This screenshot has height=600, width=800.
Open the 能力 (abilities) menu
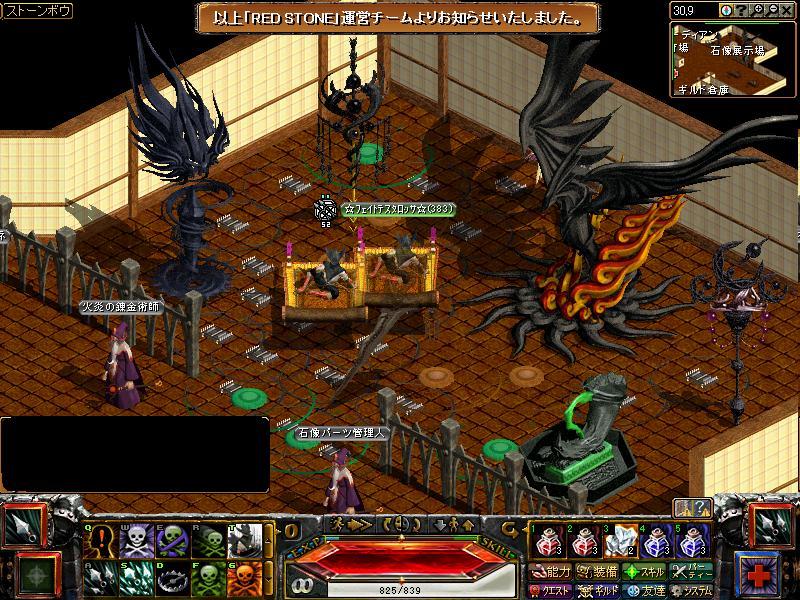551,572
